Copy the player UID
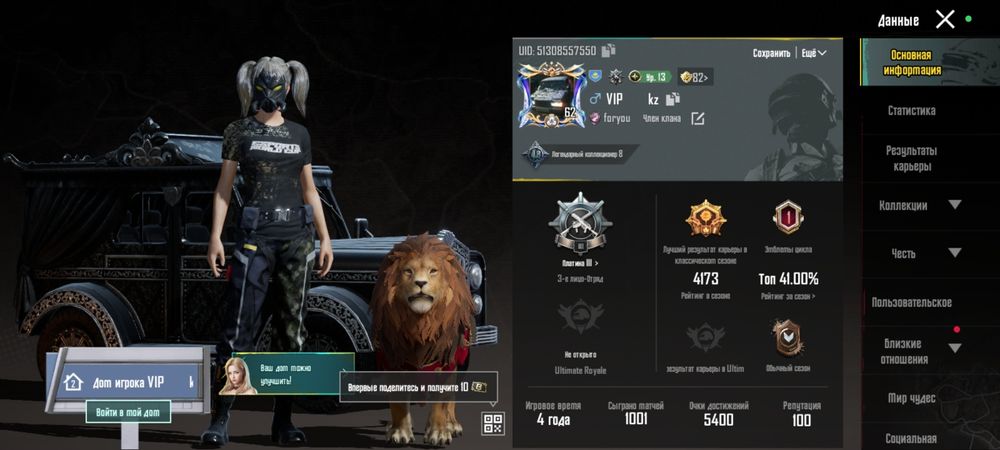The height and width of the screenshot is (450, 1000). (609, 50)
